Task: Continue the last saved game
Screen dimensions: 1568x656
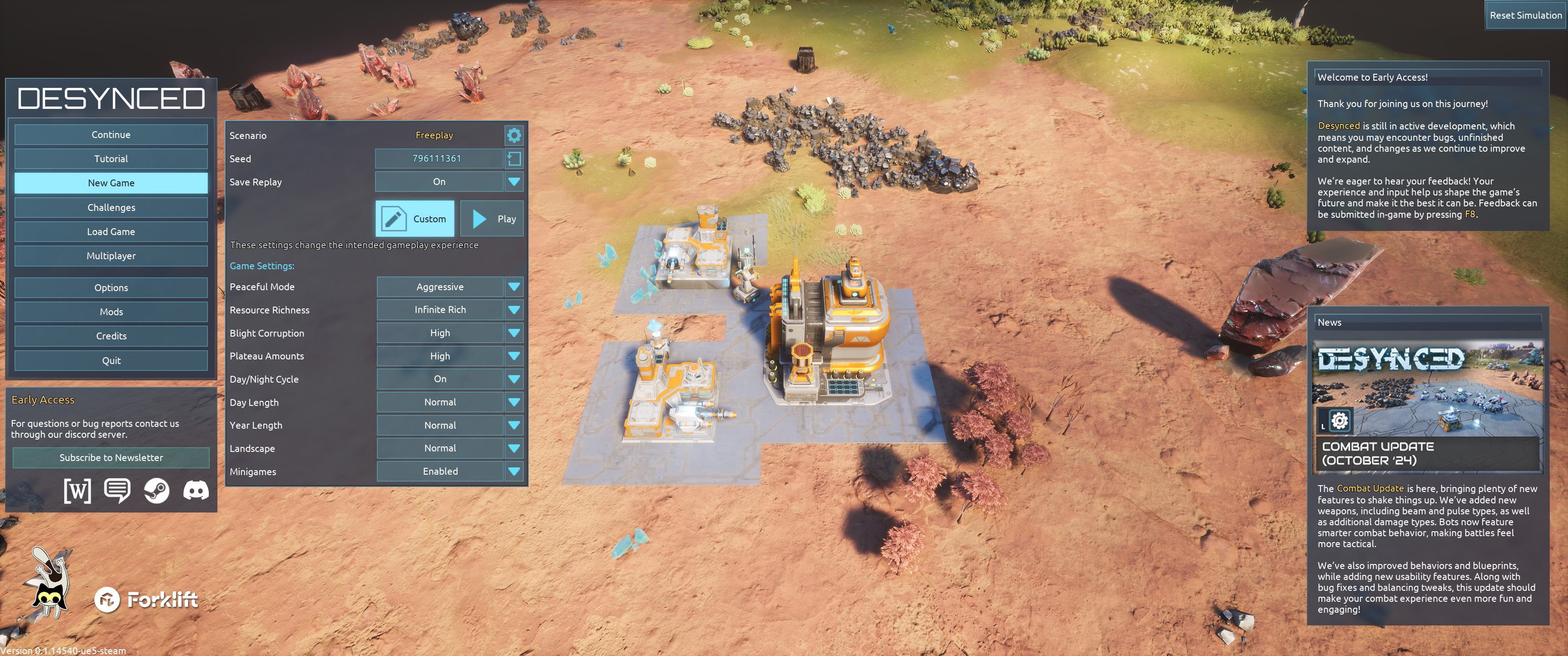Action: click(x=111, y=134)
